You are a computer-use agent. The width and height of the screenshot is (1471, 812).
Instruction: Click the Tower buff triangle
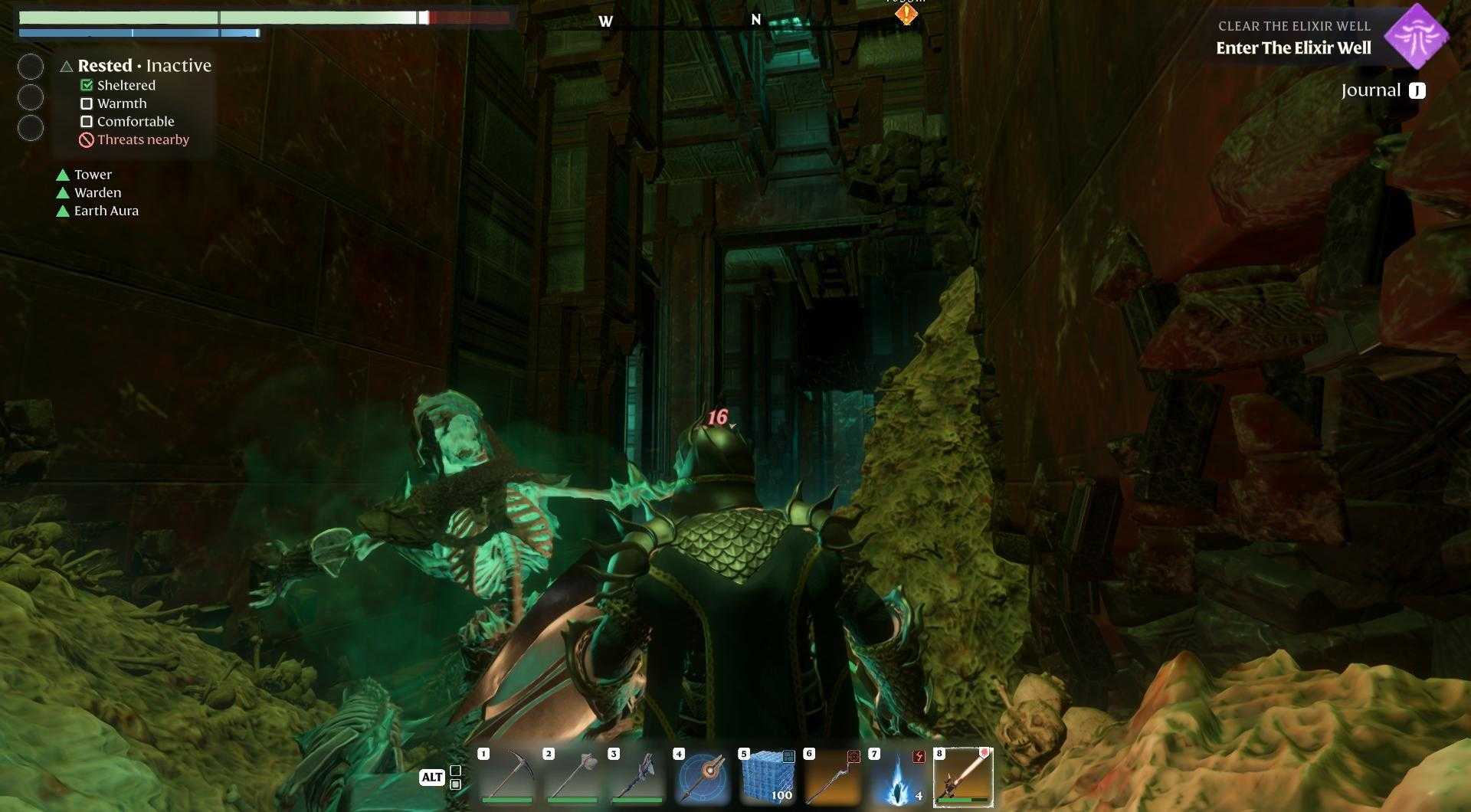63,175
